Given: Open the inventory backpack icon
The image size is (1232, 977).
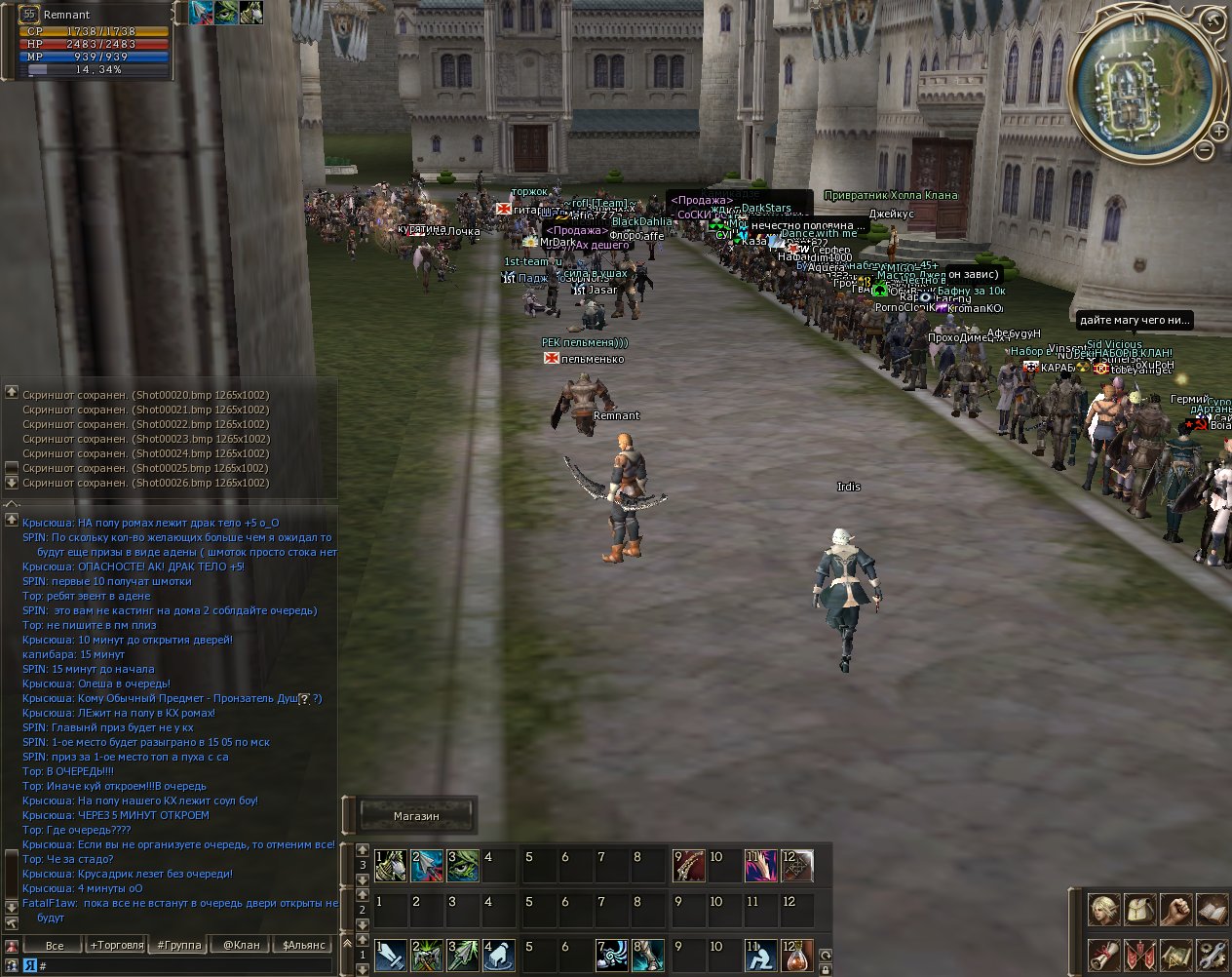Looking at the screenshot, I should pos(1140,910).
